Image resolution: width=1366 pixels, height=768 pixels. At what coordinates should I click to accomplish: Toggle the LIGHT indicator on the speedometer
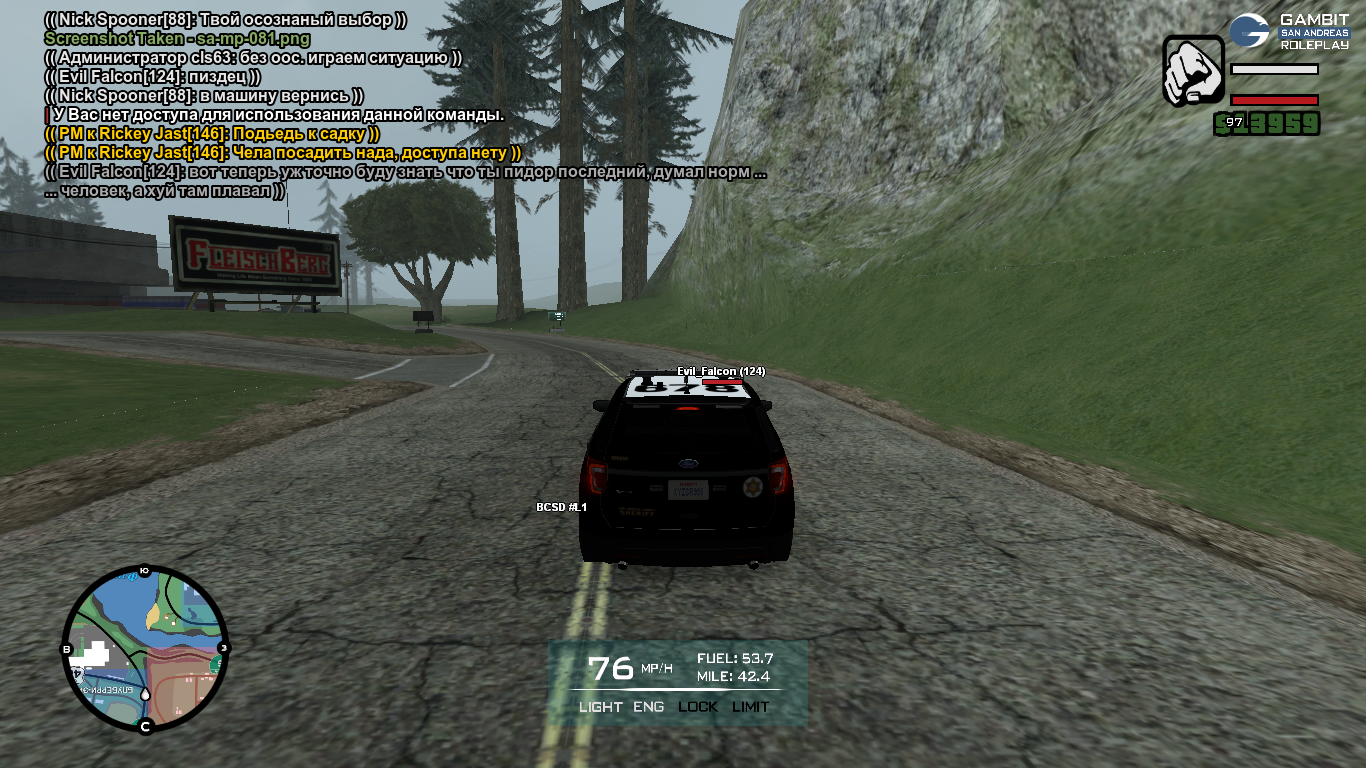click(x=600, y=707)
